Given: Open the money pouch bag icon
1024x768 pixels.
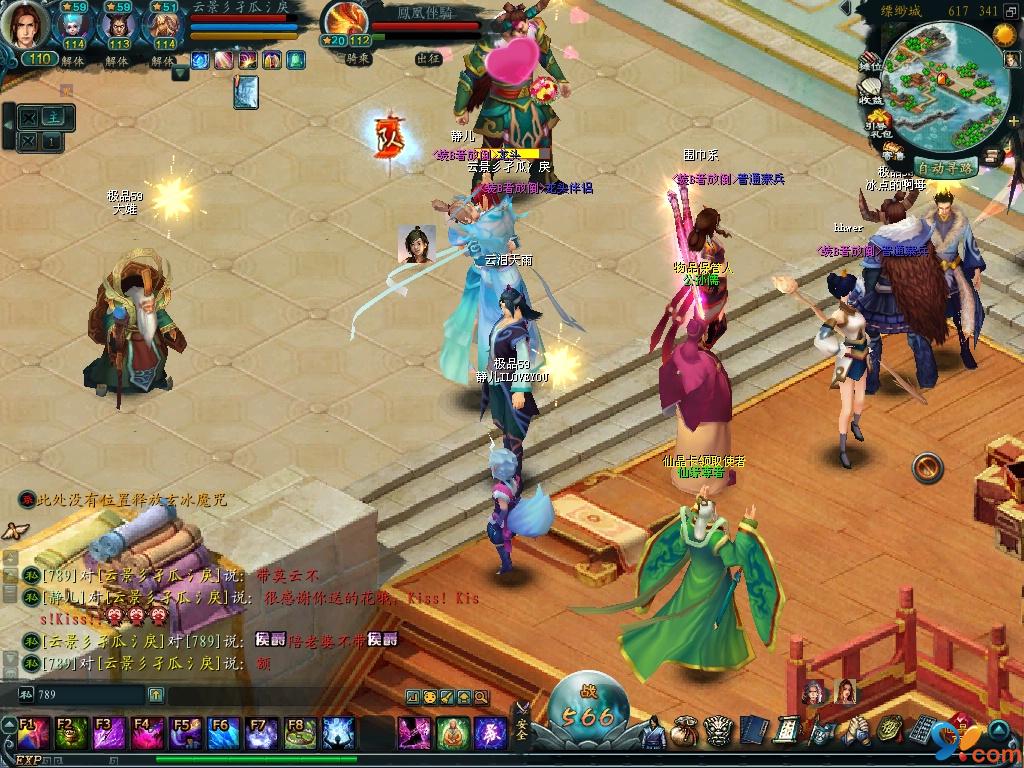Looking at the screenshot, I should point(685,732).
